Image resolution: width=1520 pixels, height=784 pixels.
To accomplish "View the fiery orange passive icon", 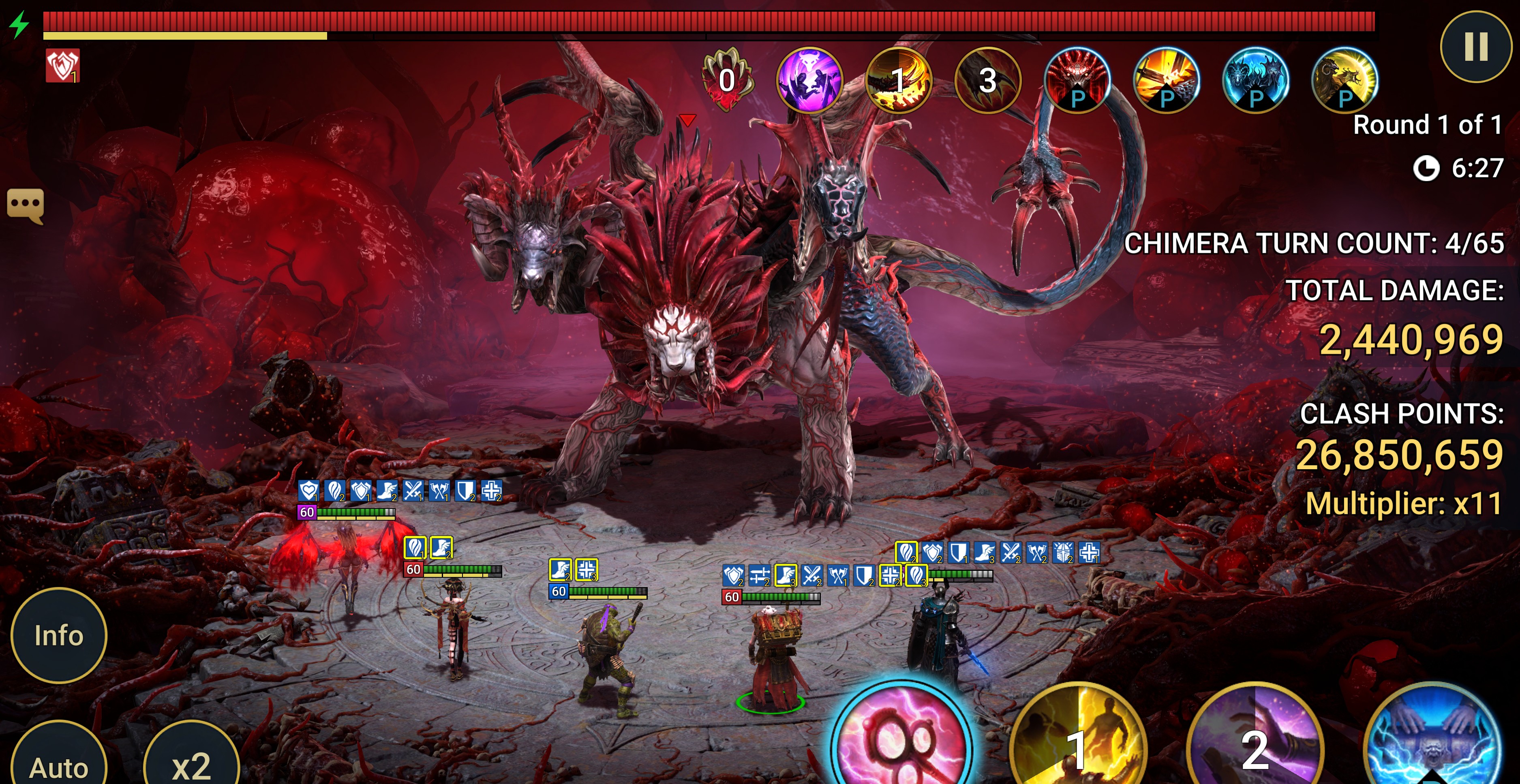I will (x=1166, y=80).
